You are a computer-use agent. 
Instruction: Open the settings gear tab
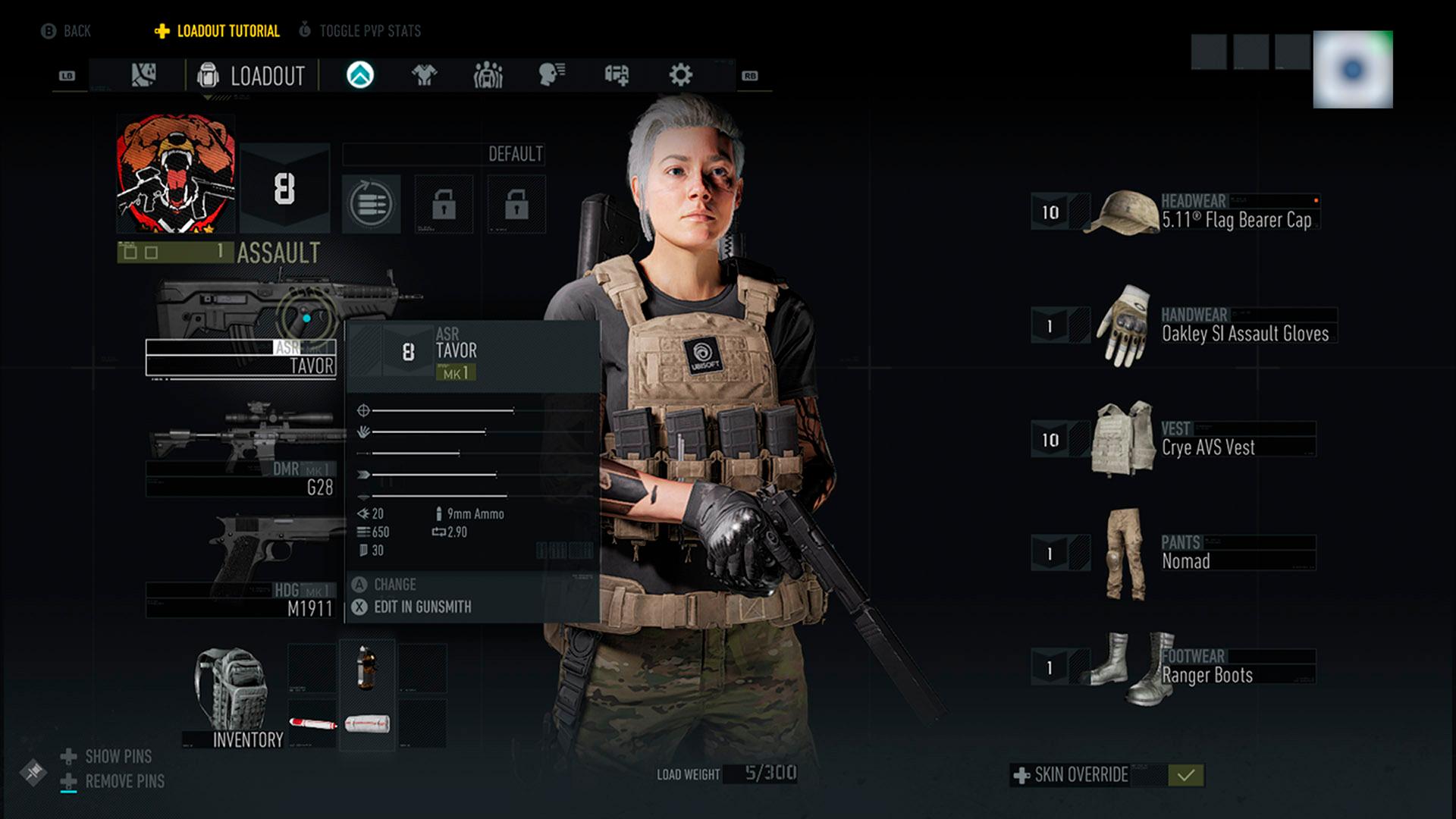pyautogui.click(x=680, y=75)
